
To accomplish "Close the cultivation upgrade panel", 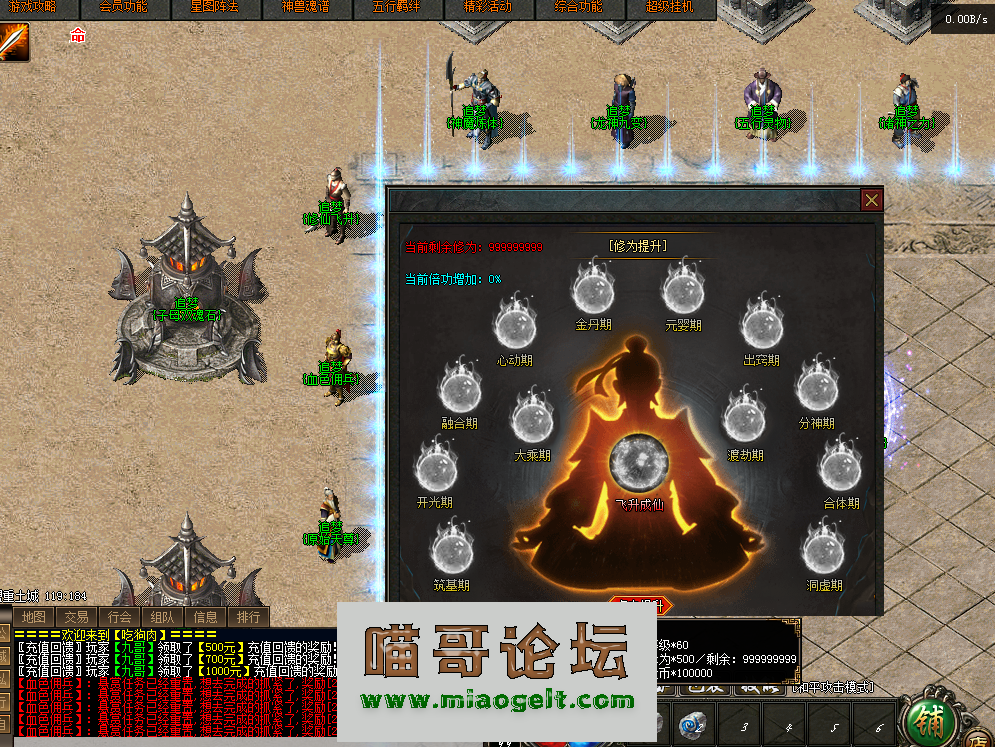I will pyautogui.click(x=872, y=200).
